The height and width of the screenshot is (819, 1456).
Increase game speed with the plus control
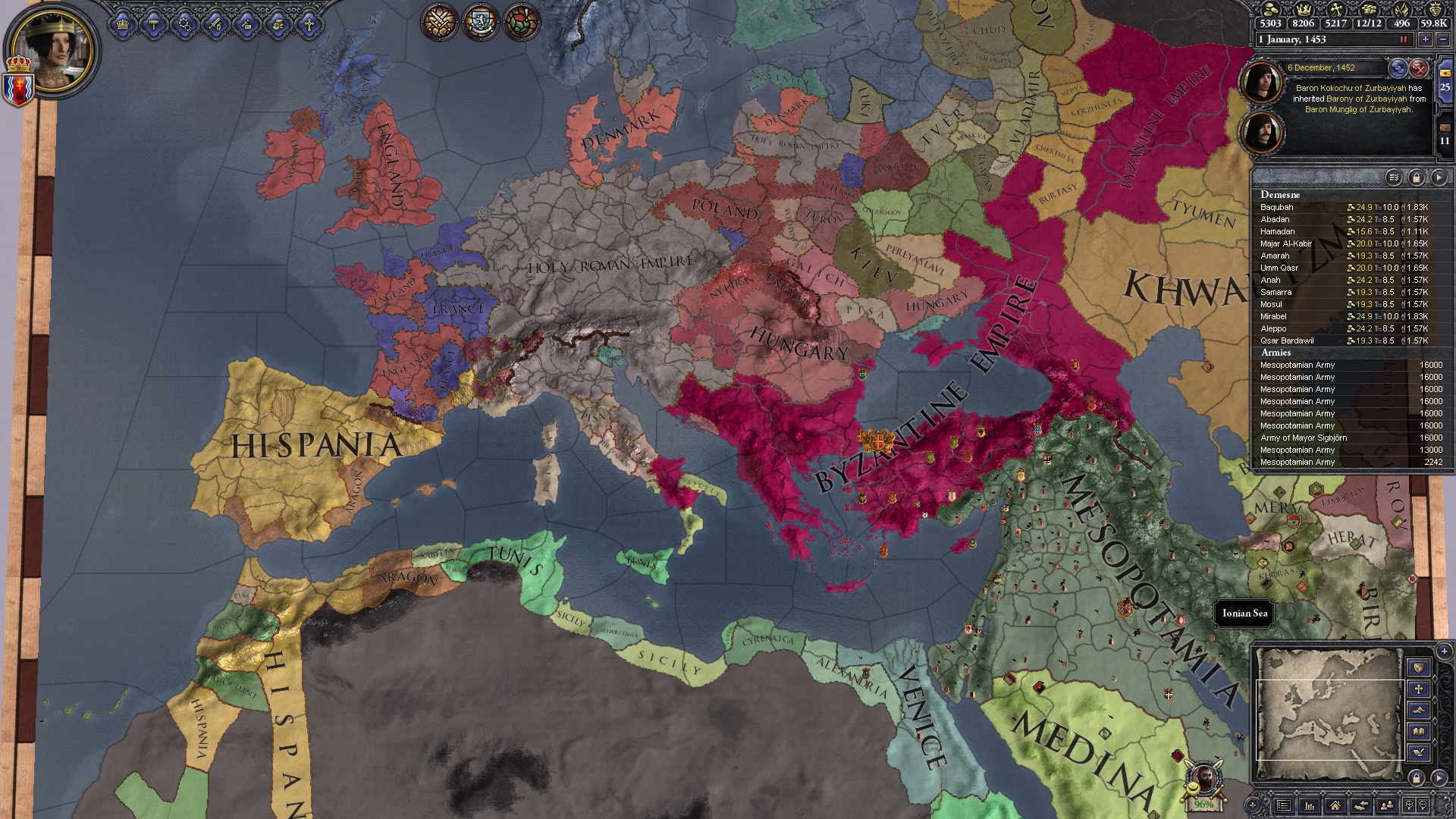(1426, 39)
